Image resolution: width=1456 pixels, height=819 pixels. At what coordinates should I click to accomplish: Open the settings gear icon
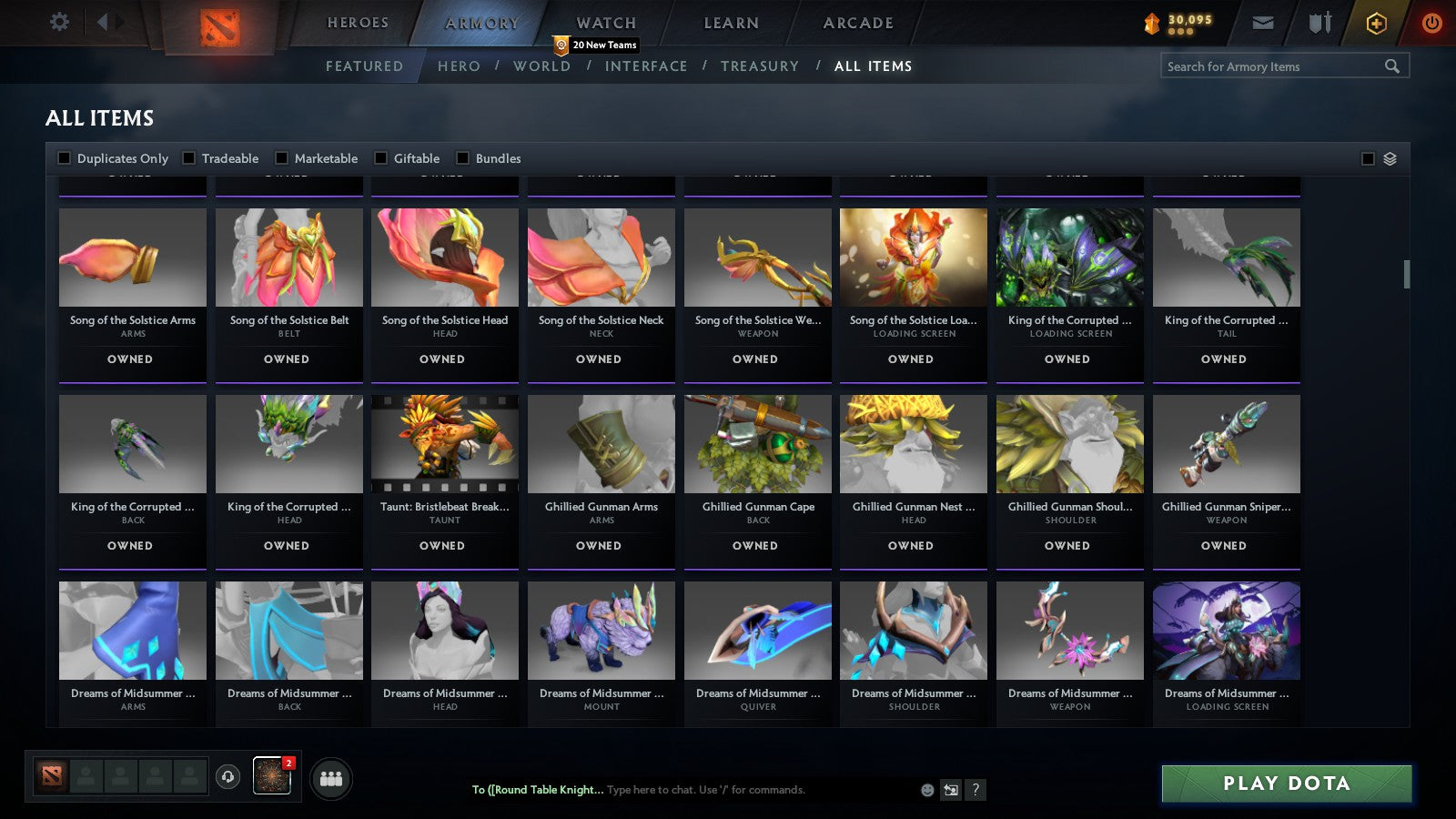pos(59,22)
